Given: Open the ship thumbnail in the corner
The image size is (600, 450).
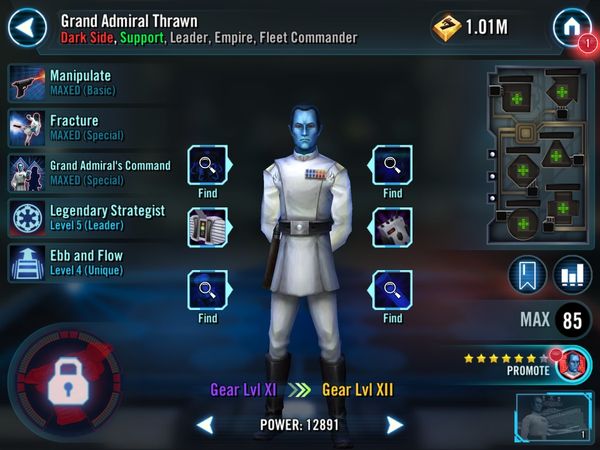Looking at the screenshot, I should pos(551,417).
